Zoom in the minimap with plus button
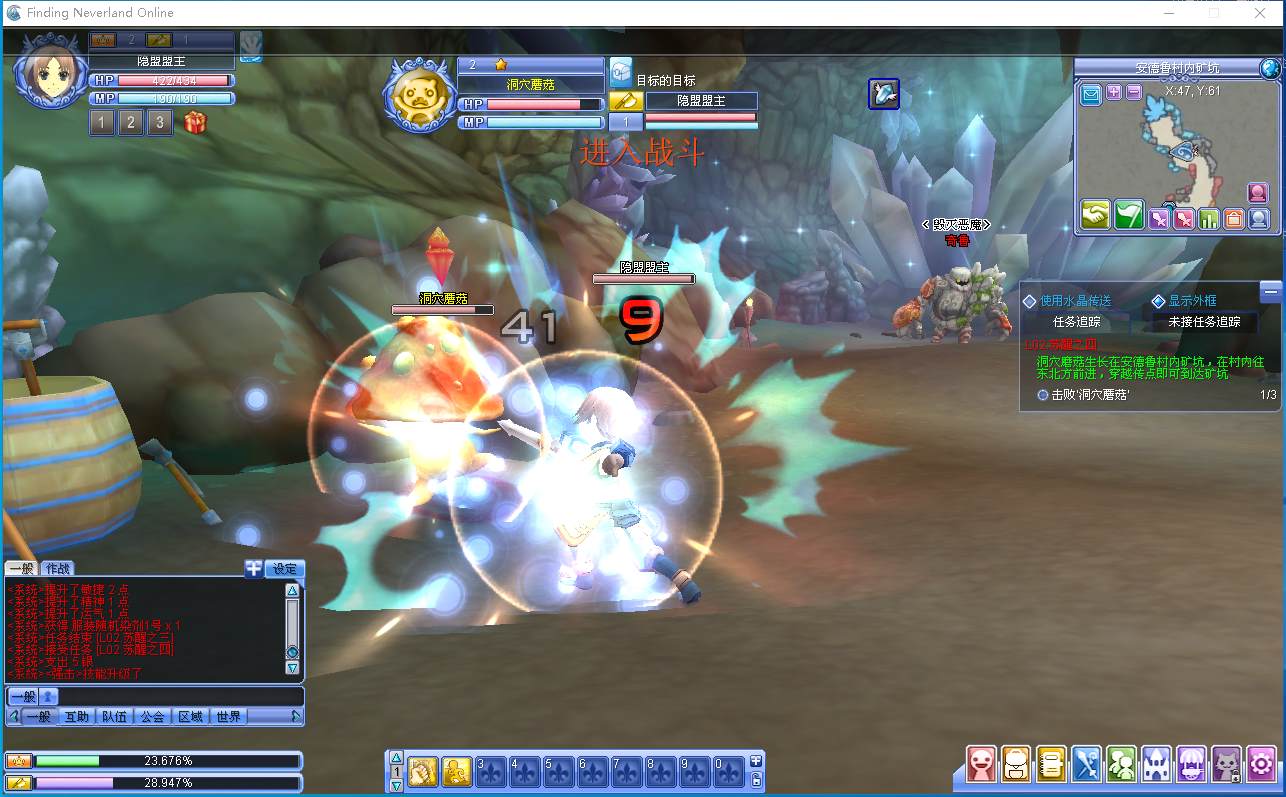 (x=1114, y=92)
